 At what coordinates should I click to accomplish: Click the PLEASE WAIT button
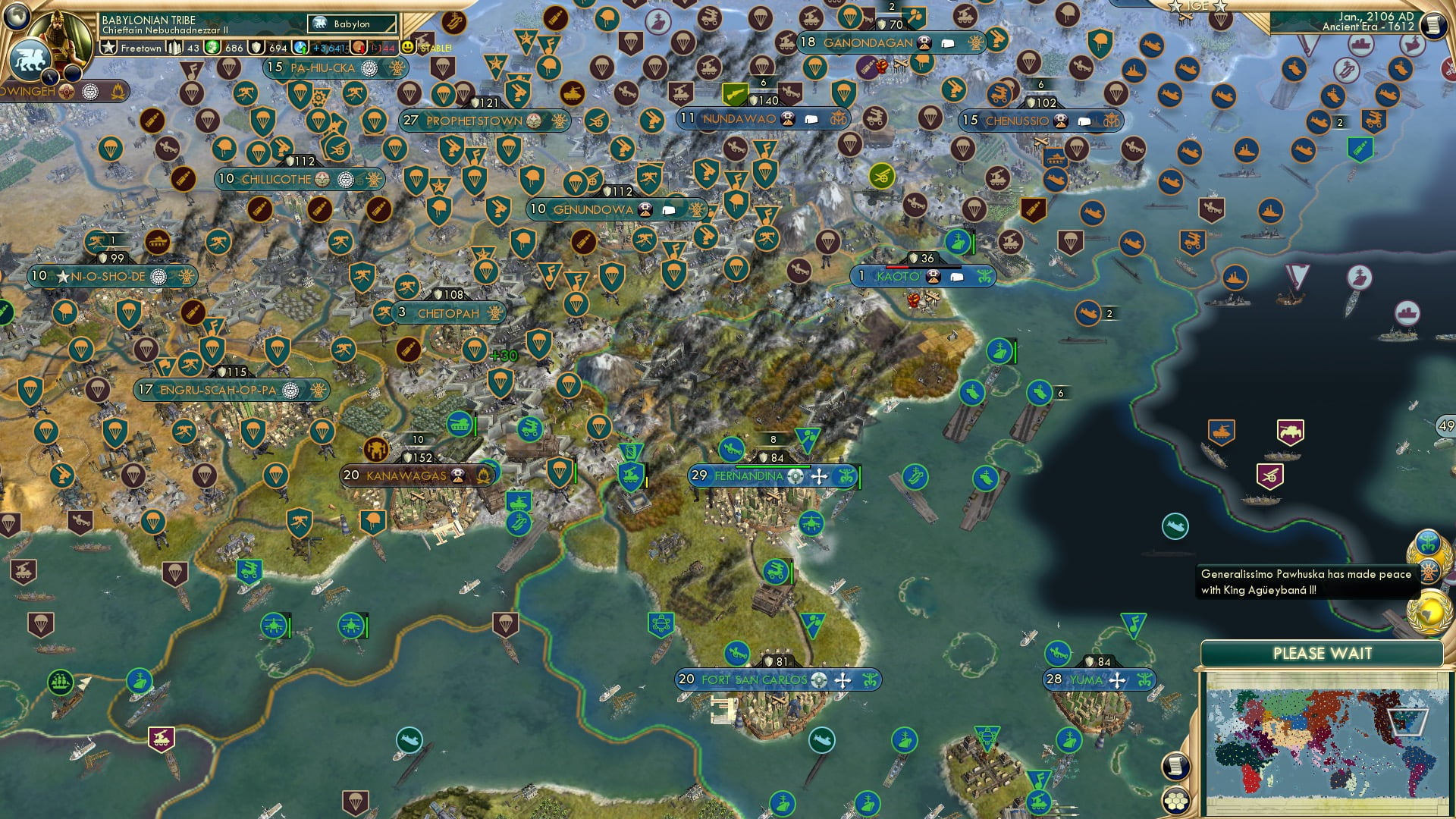1323,653
